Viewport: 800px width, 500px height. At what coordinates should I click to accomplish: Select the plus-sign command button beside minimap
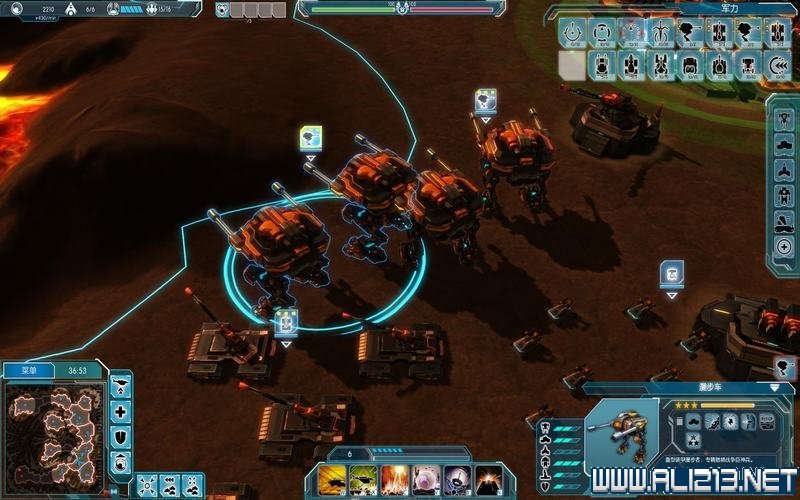point(121,411)
